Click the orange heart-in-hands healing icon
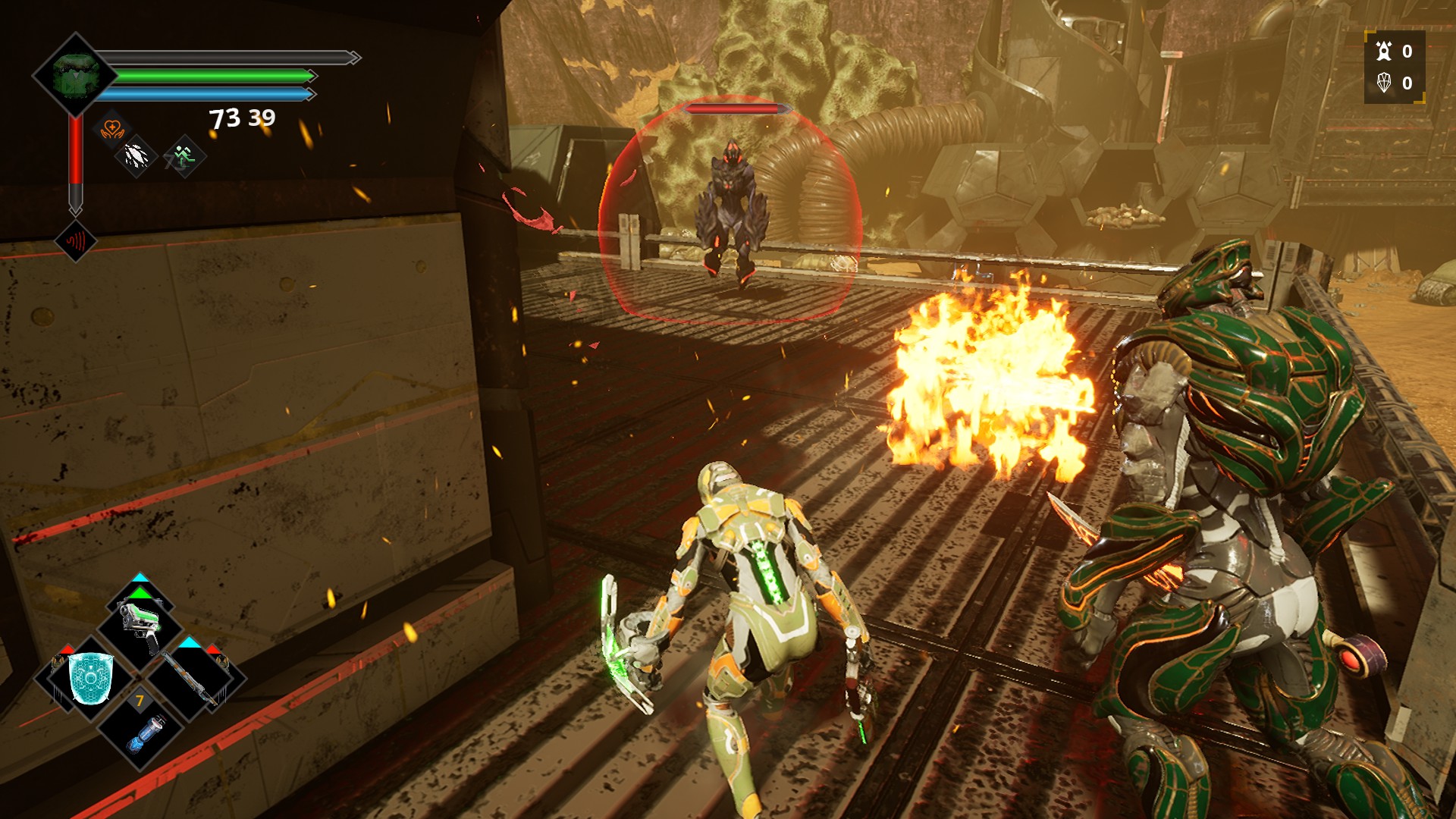This screenshot has height=819, width=1456. 112,128
